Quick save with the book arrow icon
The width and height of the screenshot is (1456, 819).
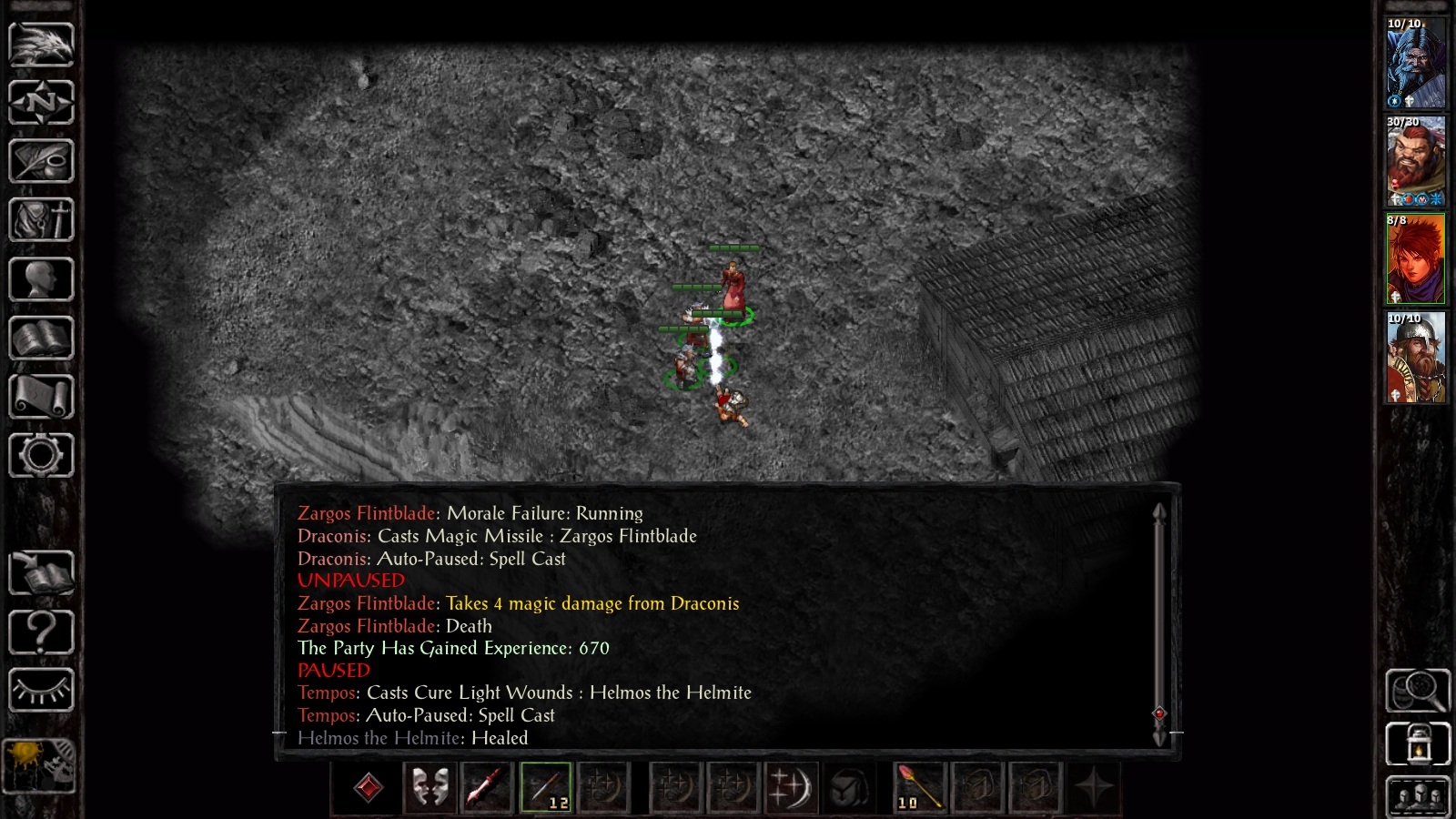coord(41,573)
